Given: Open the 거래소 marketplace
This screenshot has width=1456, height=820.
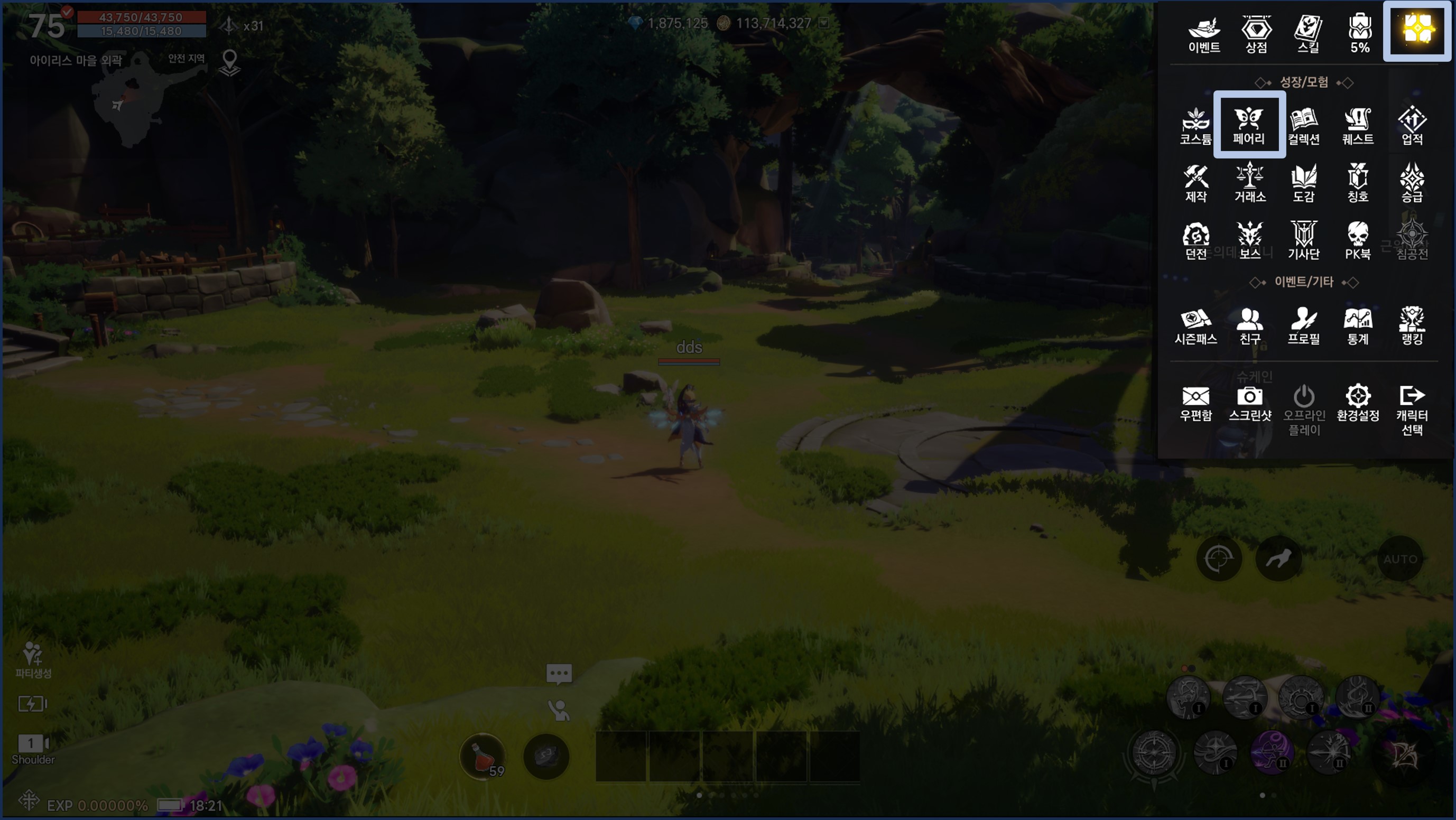Looking at the screenshot, I should coord(1250,182).
